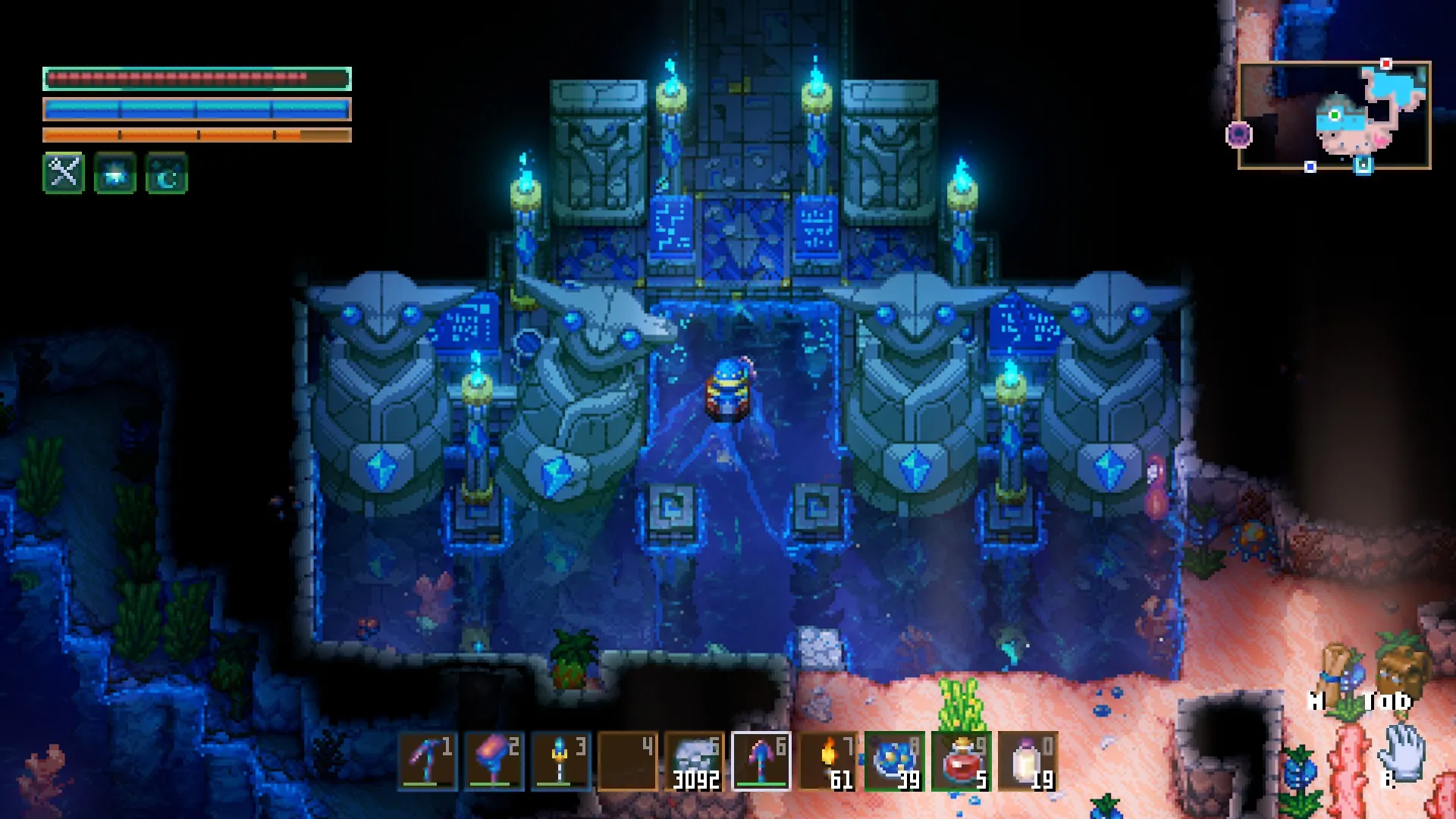Open the minimap
This screenshot has height=819, width=1456.
pos(1335,115)
